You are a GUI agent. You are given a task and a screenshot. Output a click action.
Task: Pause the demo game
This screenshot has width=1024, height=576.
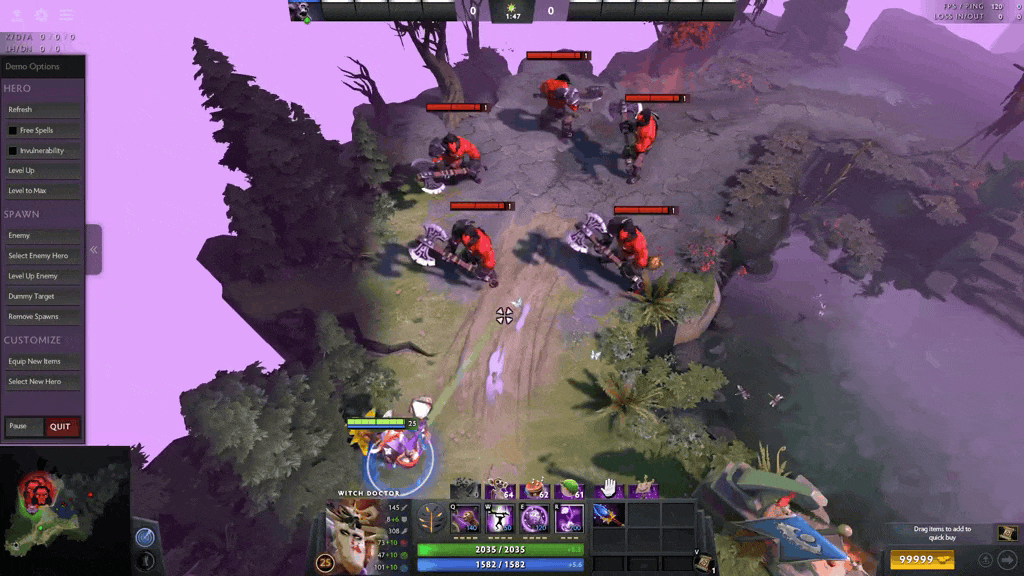click(24, 426)
